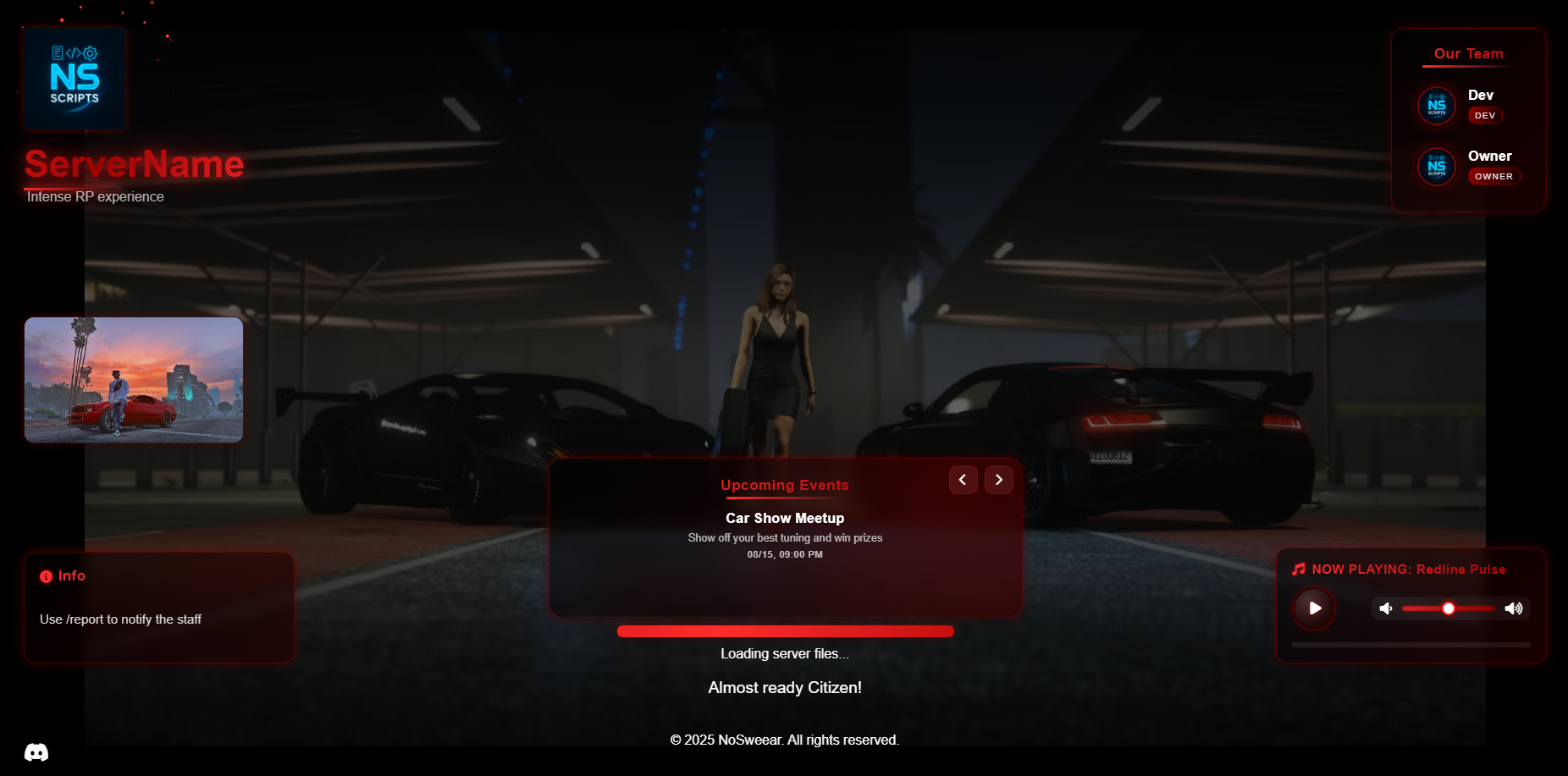Toggle playback of the current song
Screen dimensions: 1568x776
click(1314, 608)
